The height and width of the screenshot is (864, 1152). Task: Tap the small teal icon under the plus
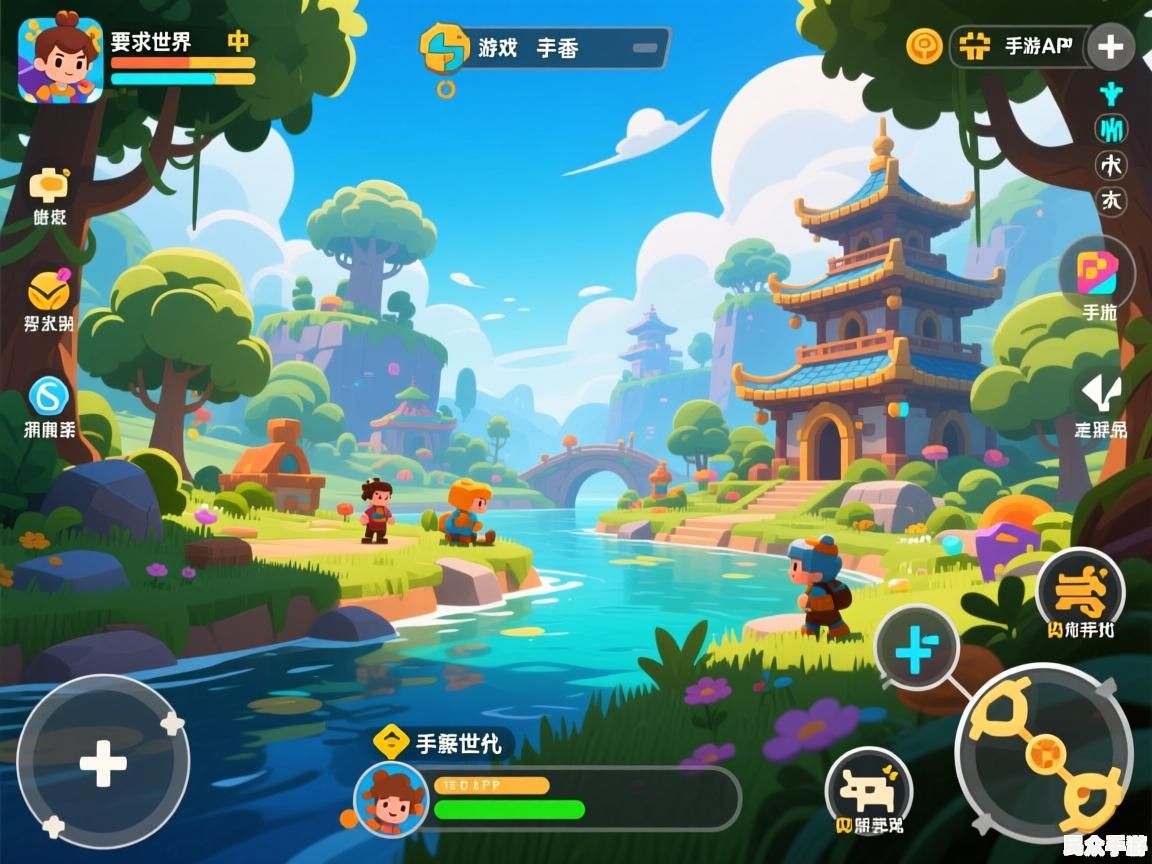click(1110, 96)
